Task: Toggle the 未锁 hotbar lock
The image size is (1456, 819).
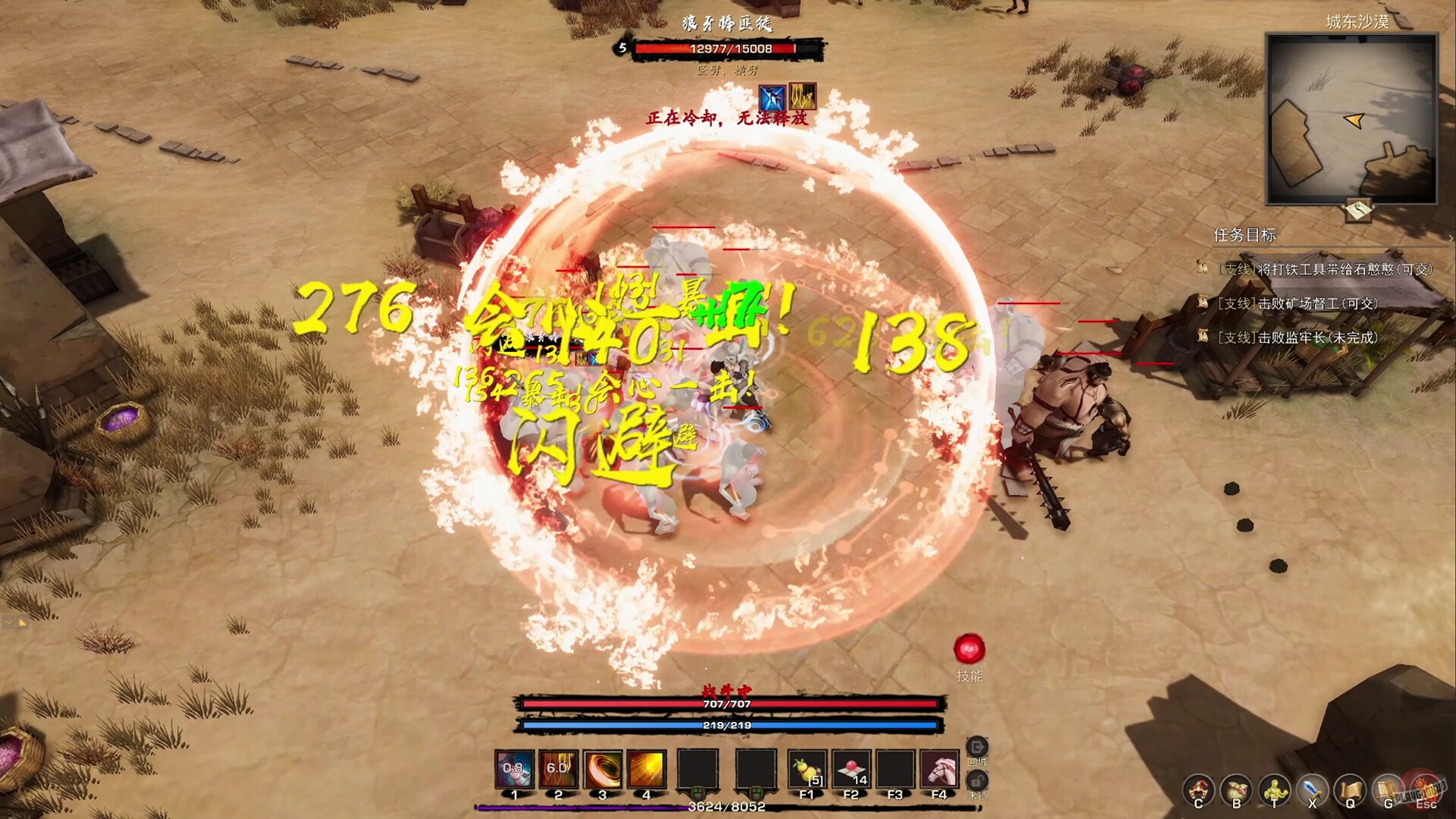Action: coord(977,780)
